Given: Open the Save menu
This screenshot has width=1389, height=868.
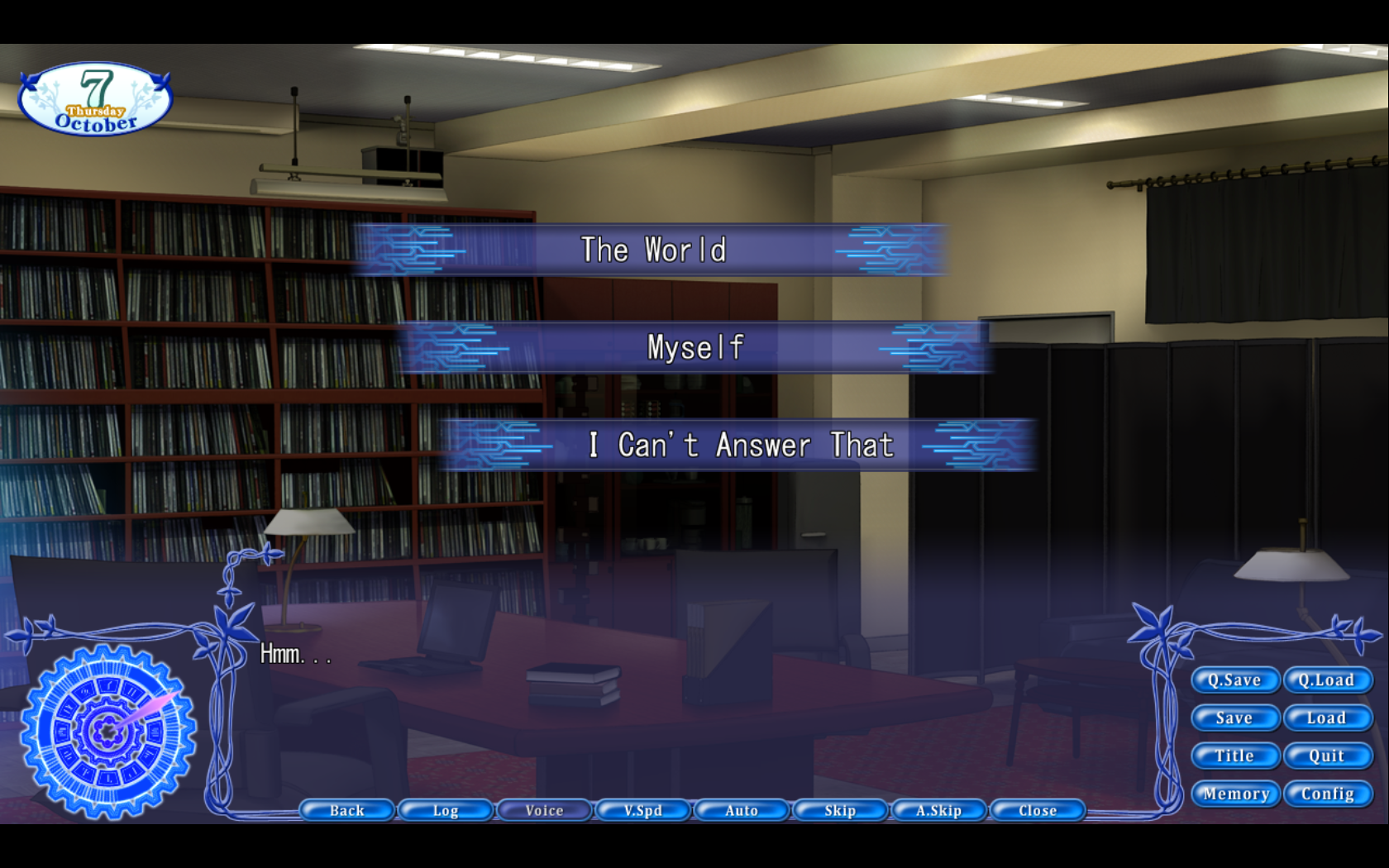Looking at the screenshot, I should (1234, 718).
